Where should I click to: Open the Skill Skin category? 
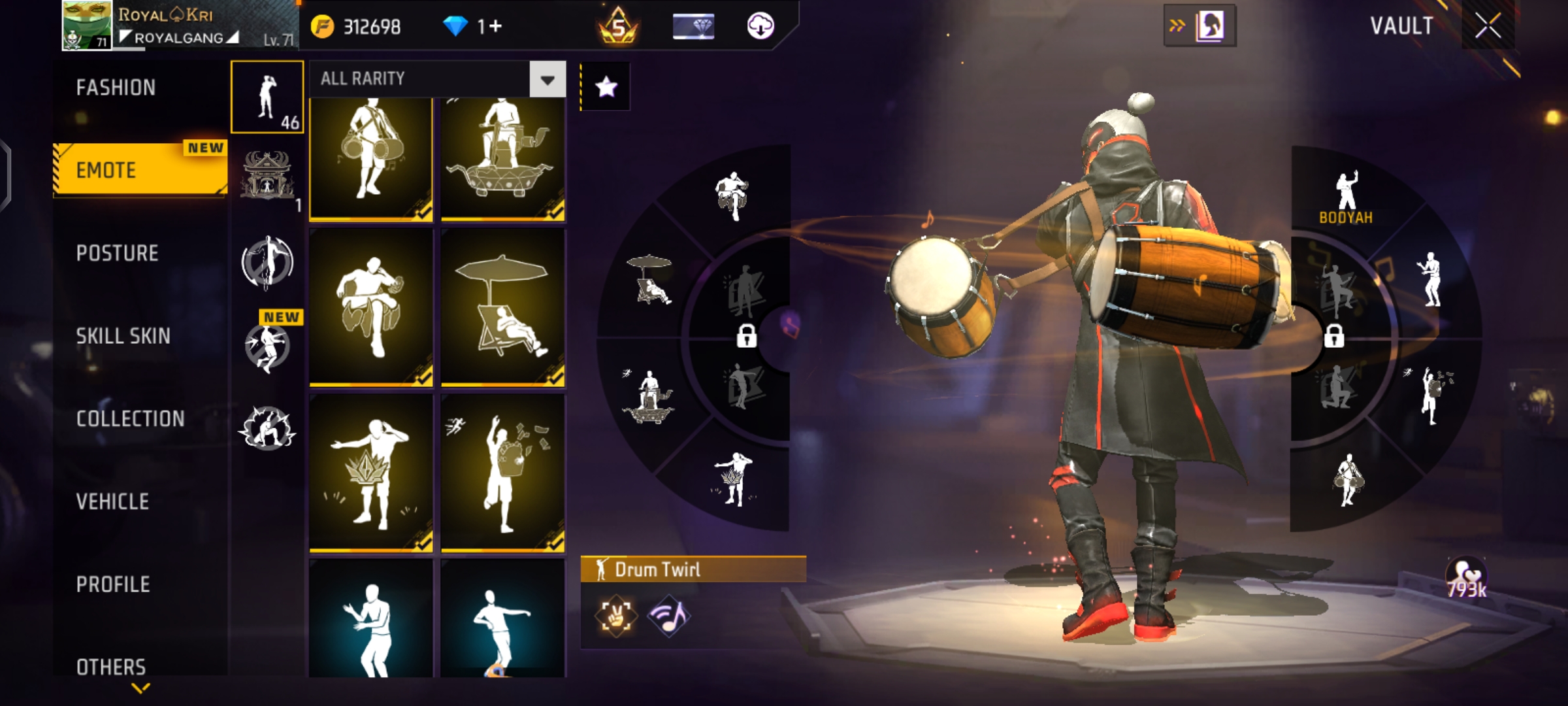click(123, 336)
